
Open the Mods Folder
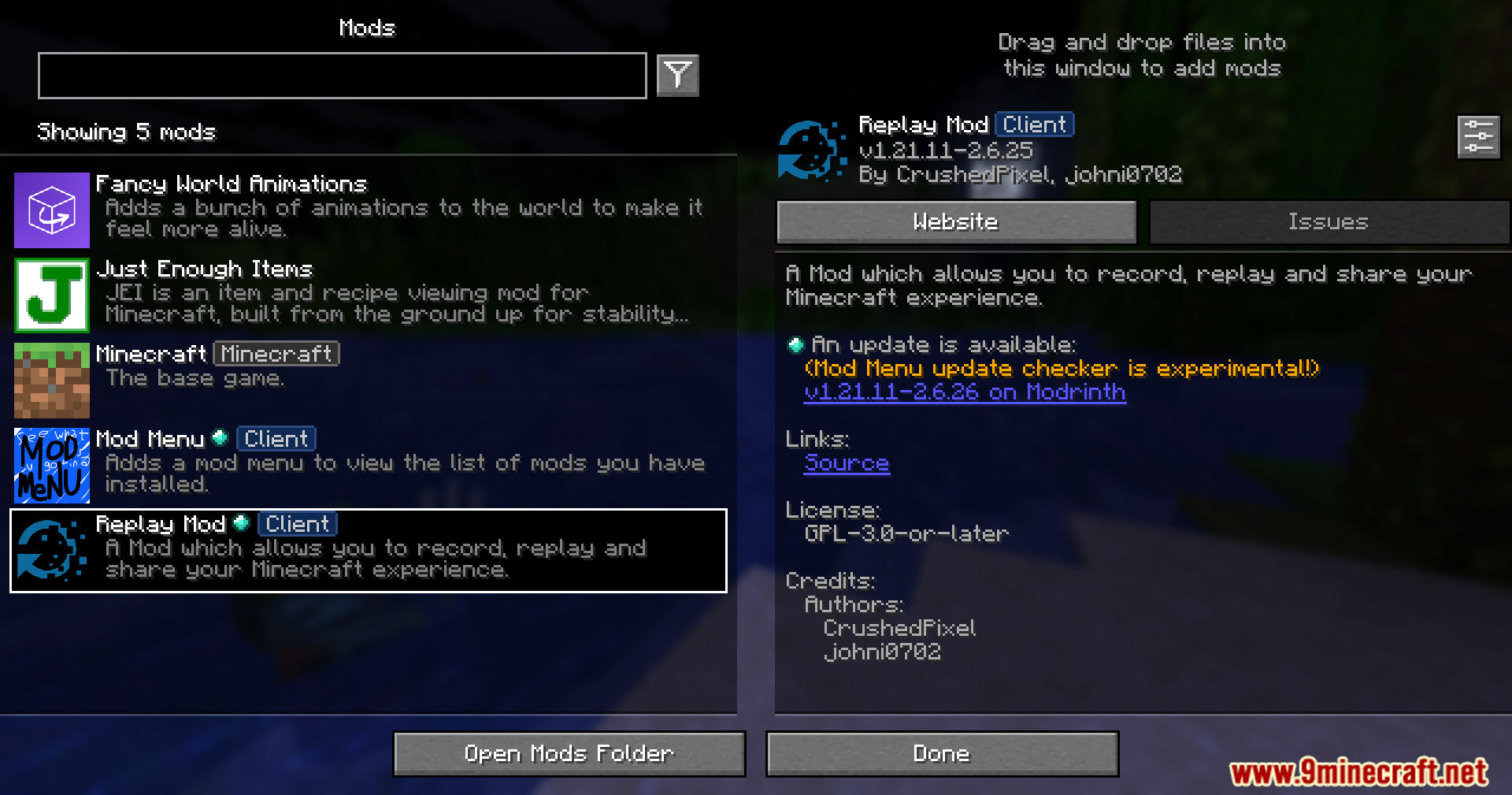(569, 753)
